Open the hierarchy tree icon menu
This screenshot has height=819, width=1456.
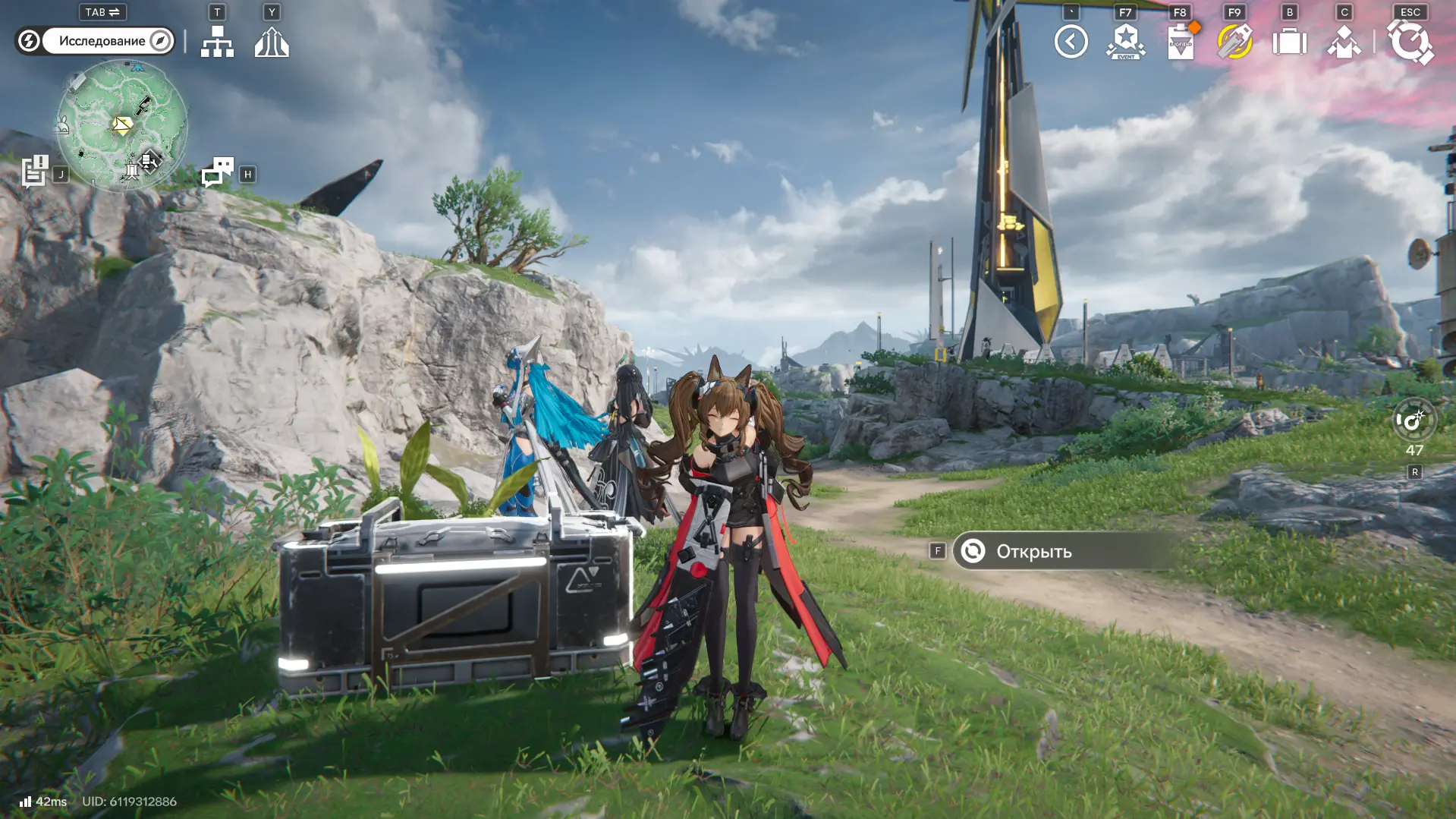pos(217,42)
